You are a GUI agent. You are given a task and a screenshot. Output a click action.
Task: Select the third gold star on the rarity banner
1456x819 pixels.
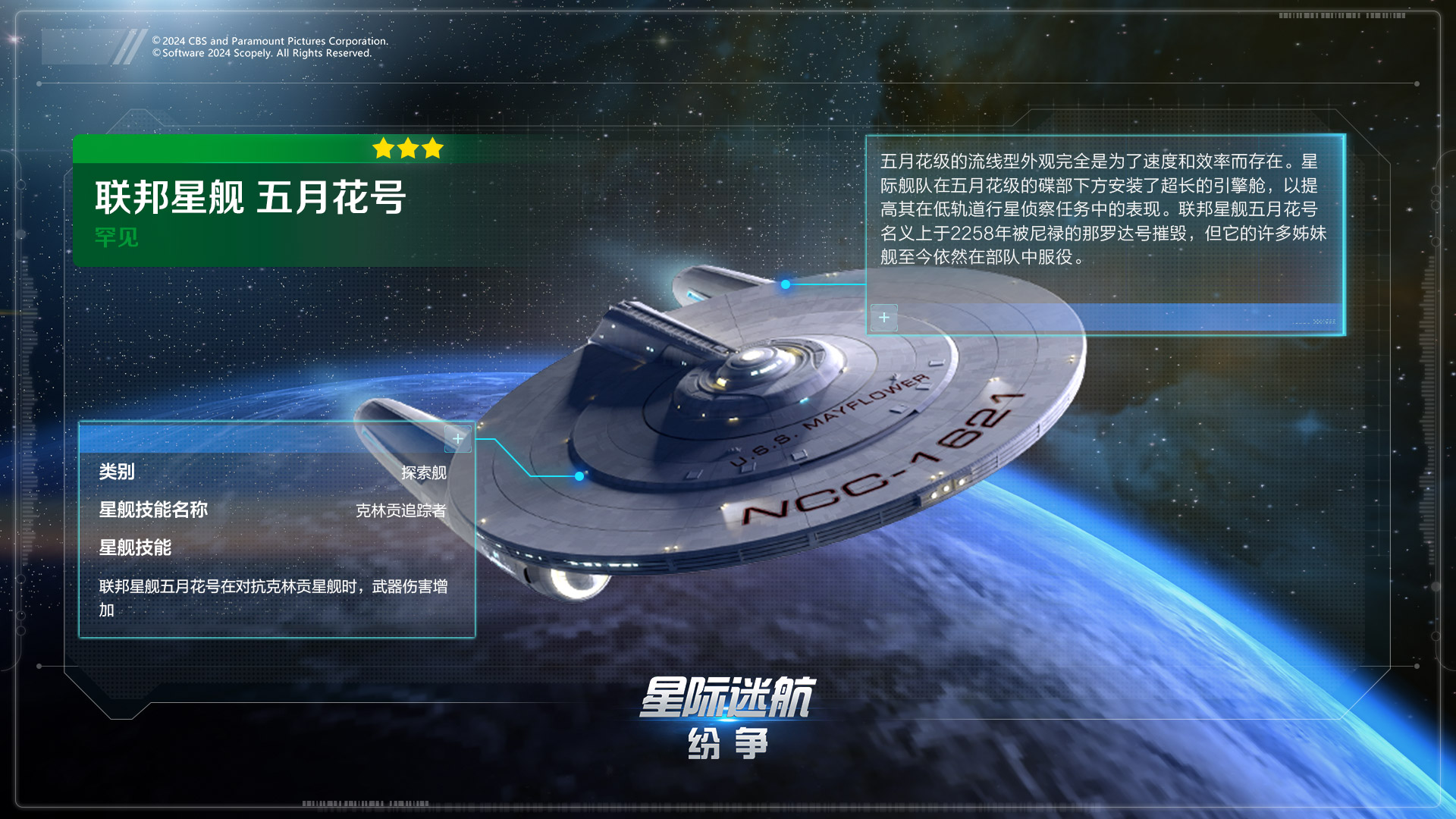pos(431,149)
